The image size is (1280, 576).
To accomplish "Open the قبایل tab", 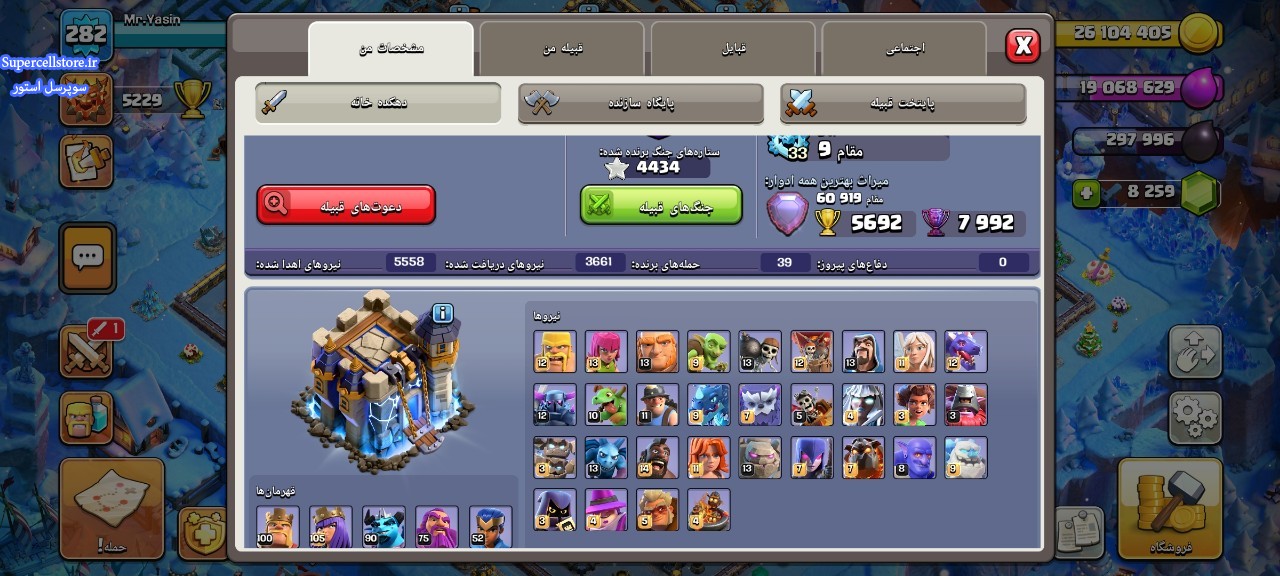I will pos(734,48).
